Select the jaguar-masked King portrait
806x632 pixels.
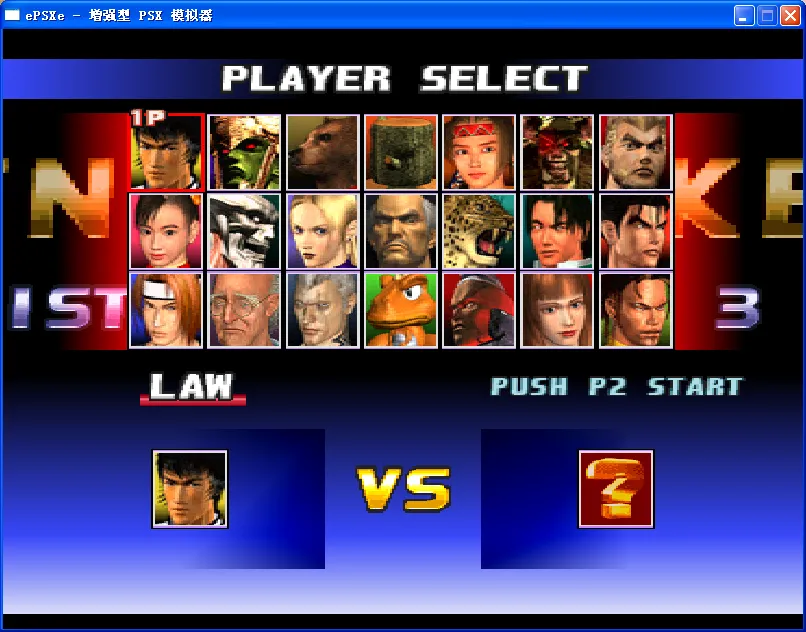(478, 231)
